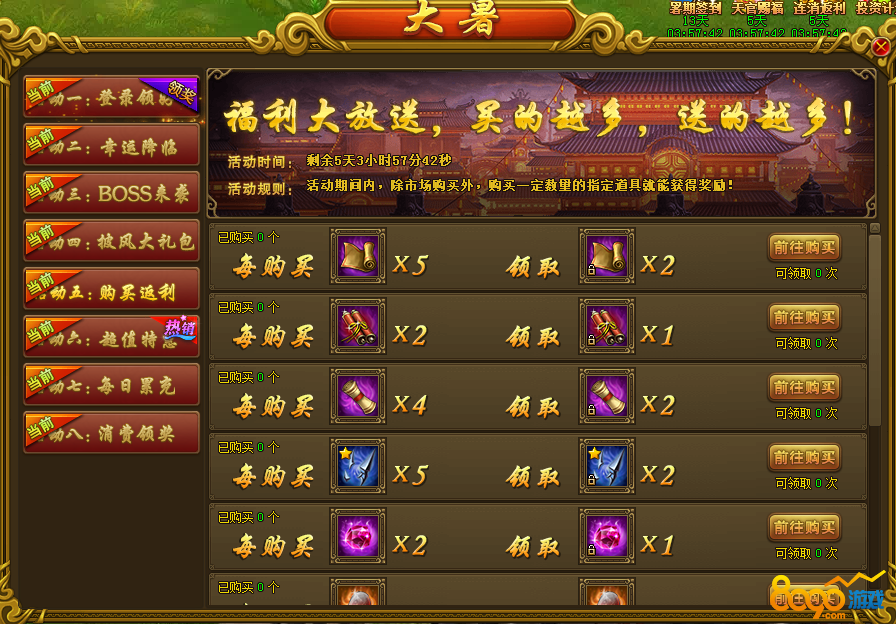This screenshot has height=624, width=896.
Task: Click 前往购买 in the golden scroll x5 row
Action: (804, 247)
